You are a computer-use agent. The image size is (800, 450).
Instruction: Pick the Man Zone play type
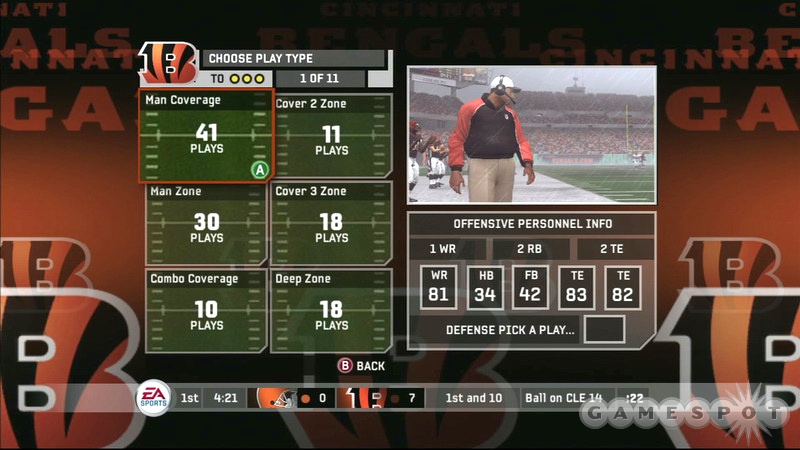(206, 224)
